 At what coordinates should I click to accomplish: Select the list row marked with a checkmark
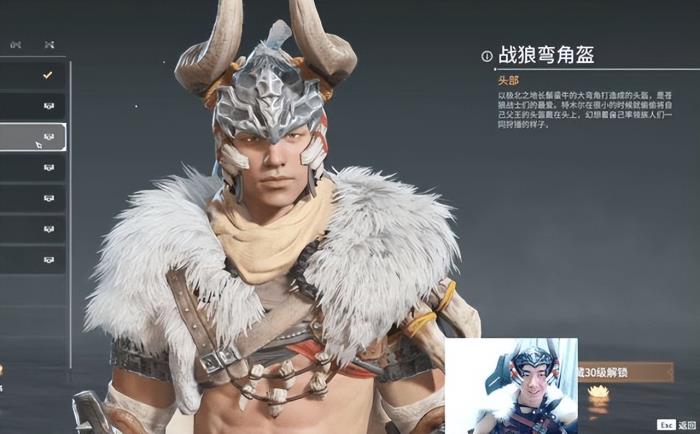pos(33,75)
